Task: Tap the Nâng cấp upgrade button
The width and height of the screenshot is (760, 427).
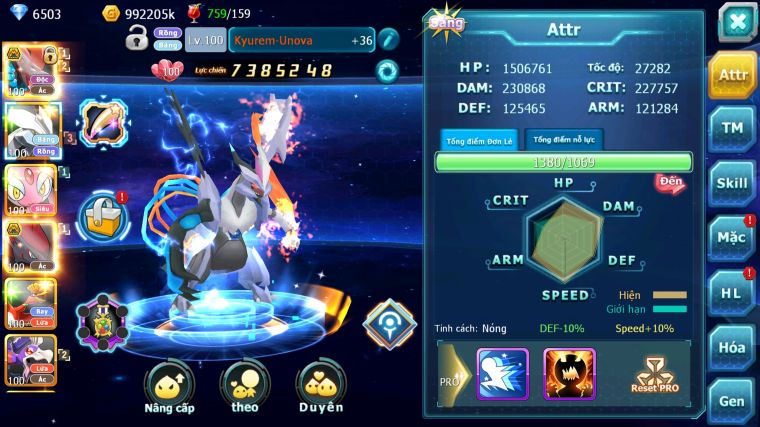Action: click(169, 388)
